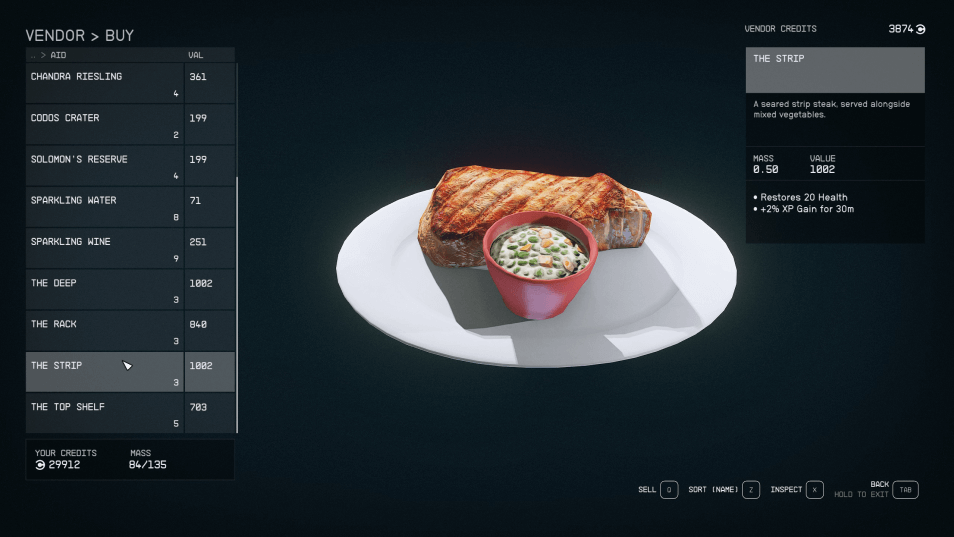This screenshot has height=537, width=954.
Task: Go back via AID category header
Action: click(57, 55)
